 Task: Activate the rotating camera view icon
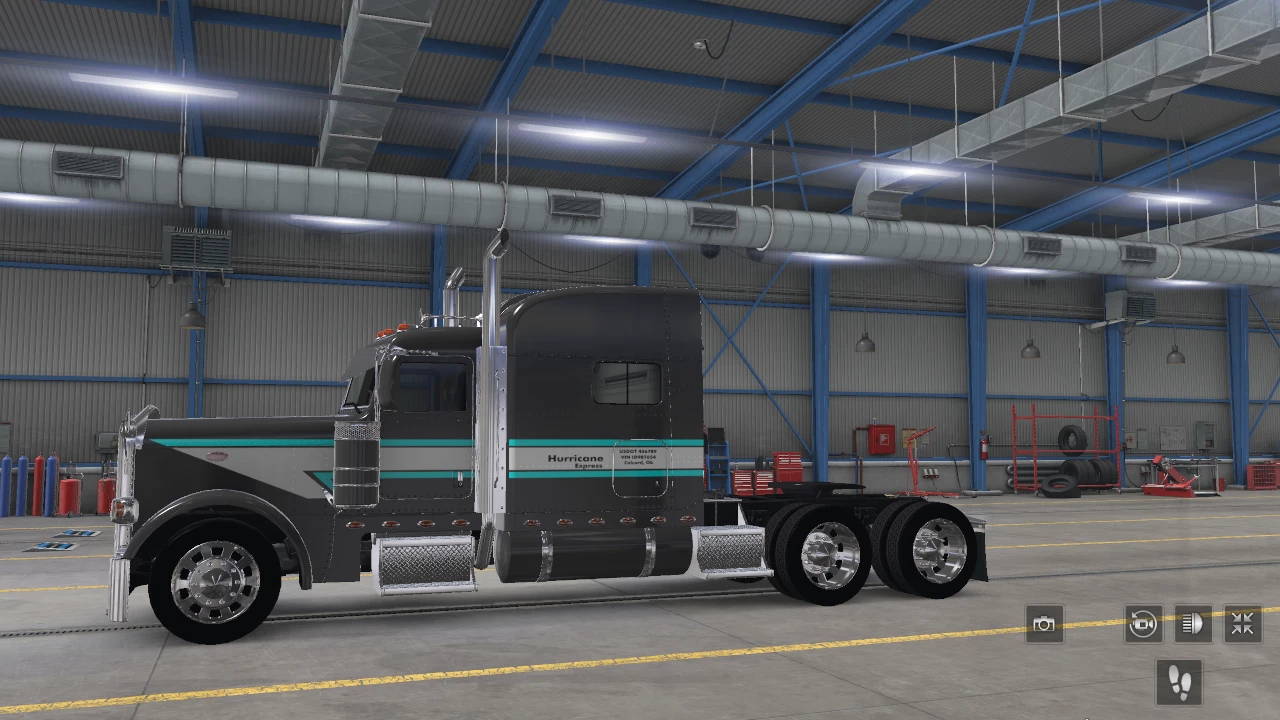[1142, 624]
